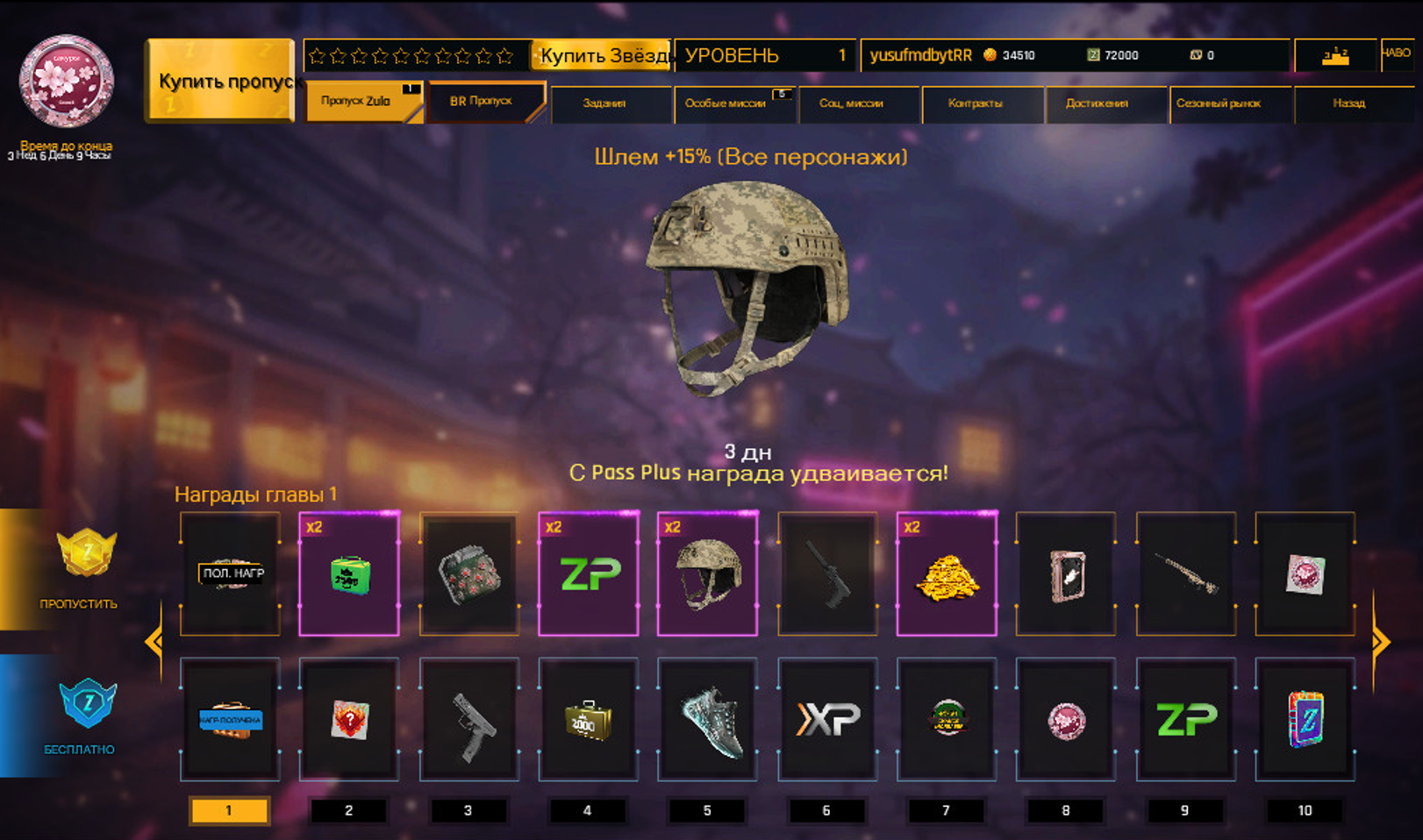Image resolution: width=1423 pixels, height=840 pixels.
Task: Select the free XP reward tile
Action: (x=827, y=720)
